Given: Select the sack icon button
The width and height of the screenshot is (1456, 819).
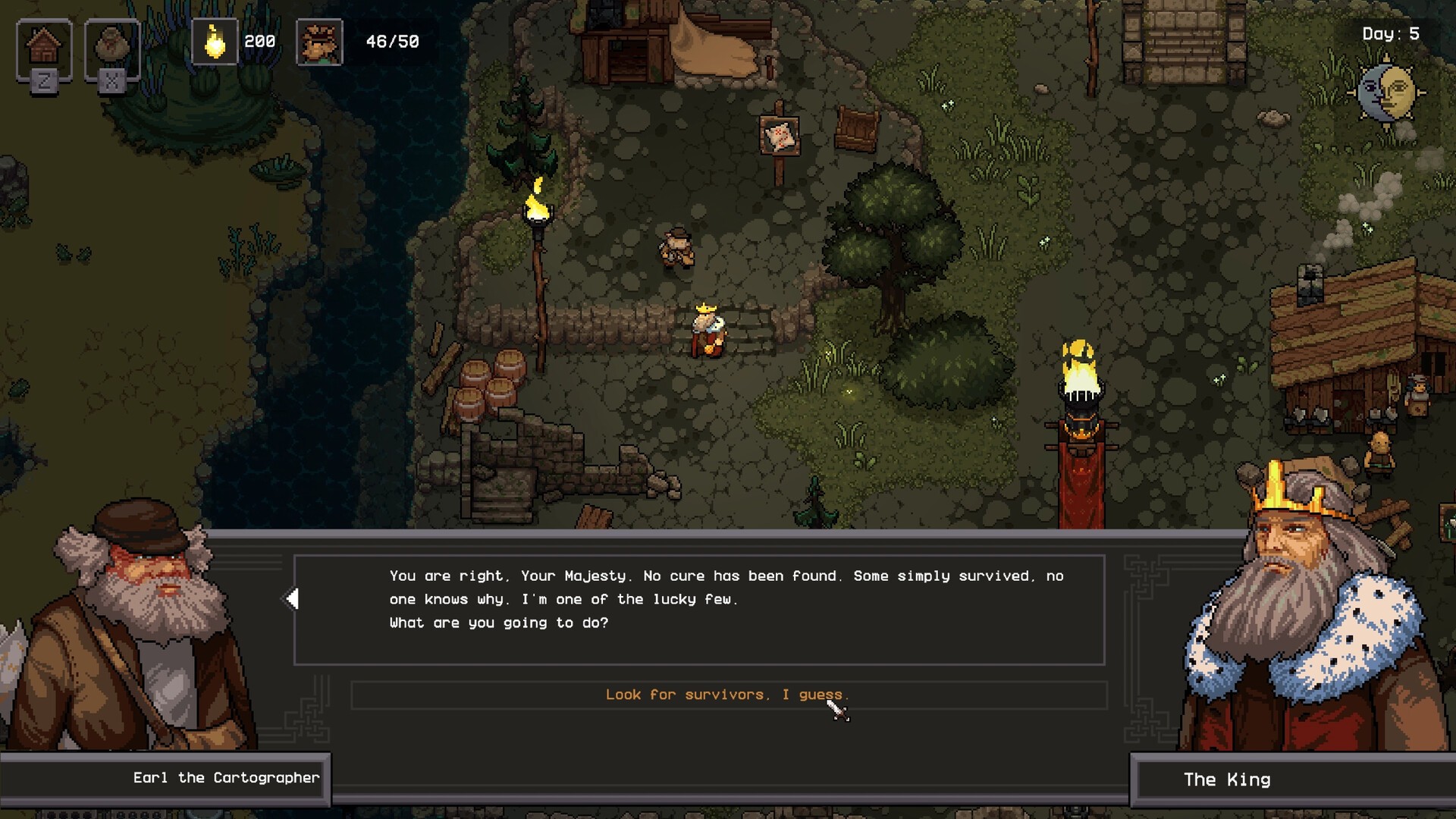Looking at the screenshot, I should point(112,47).
